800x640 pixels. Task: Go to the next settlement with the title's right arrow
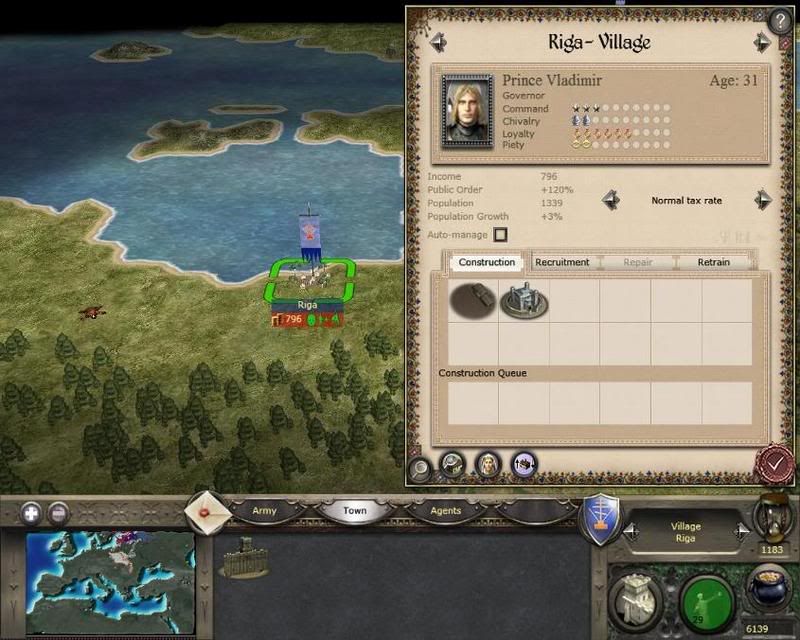763,42
